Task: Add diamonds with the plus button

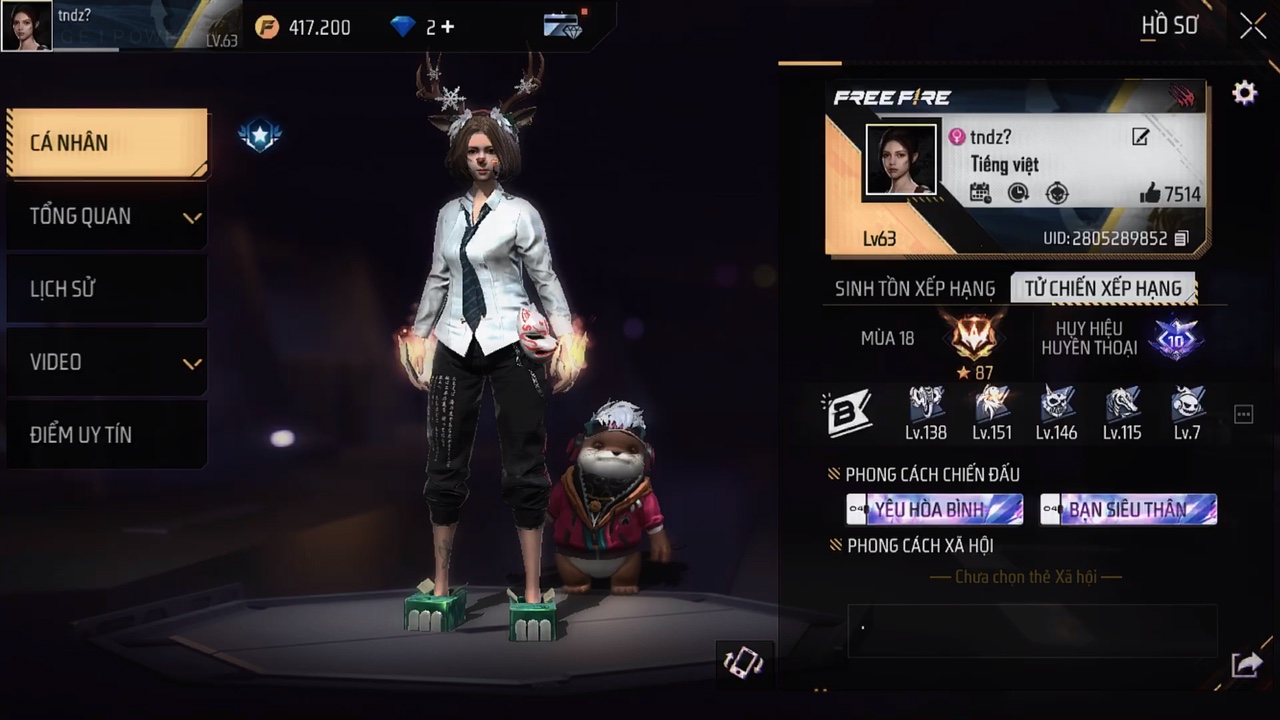Action: (x=447, y=27)
